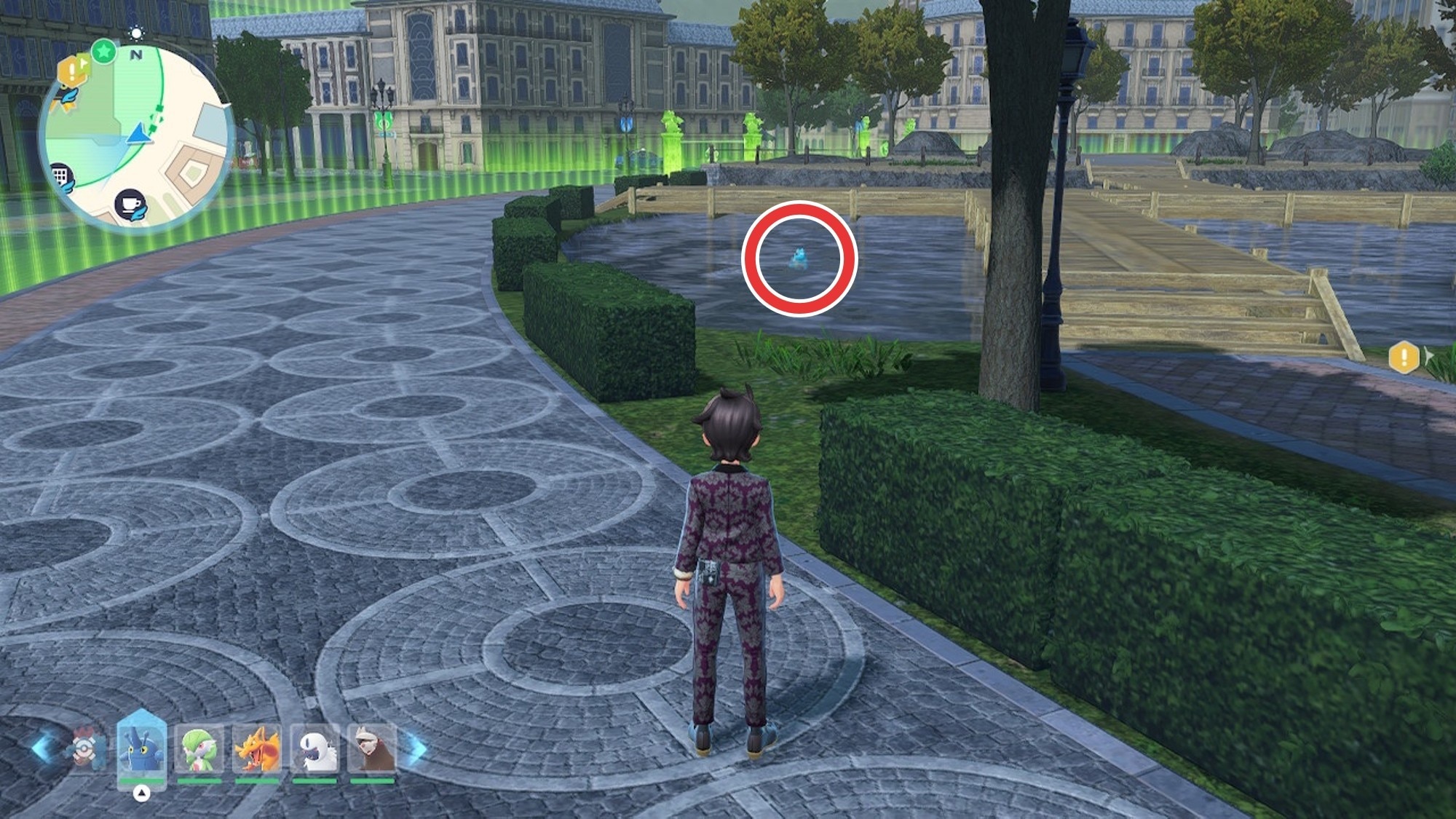
Task: Switch to Charizard in the party bar
Action: coord(256,750)
